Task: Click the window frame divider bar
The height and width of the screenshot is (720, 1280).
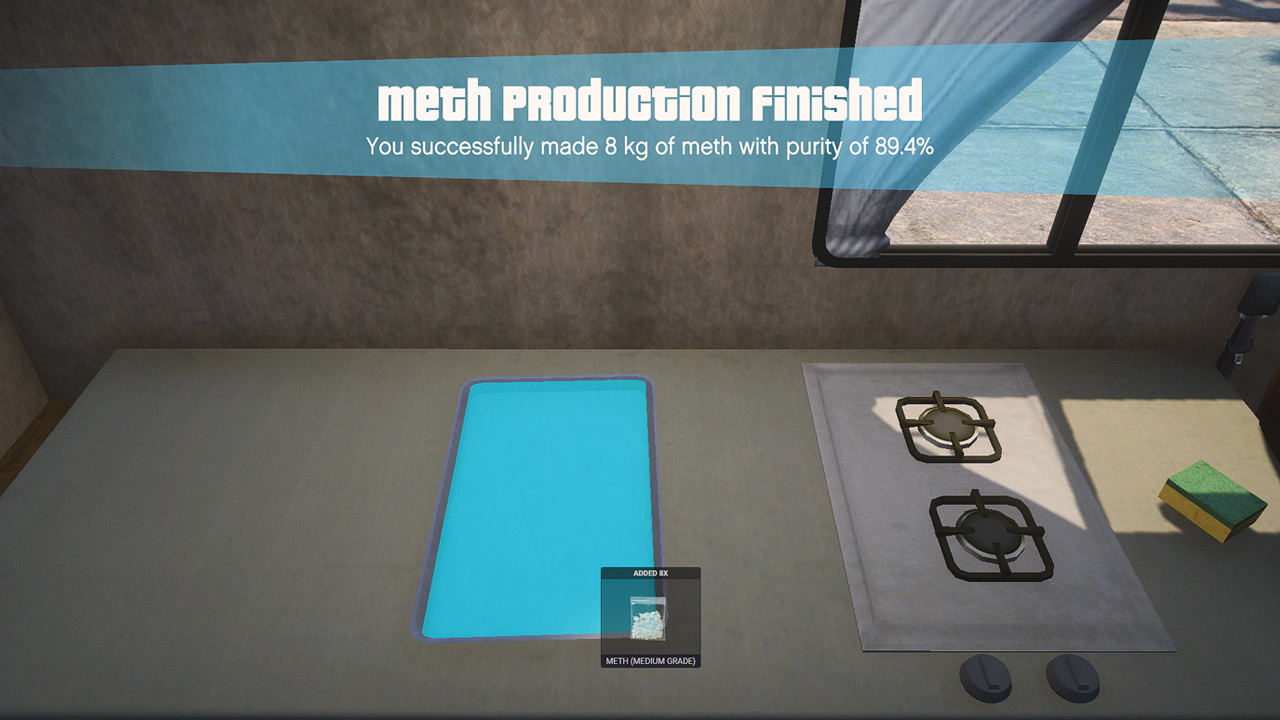Action: click(x=1062, y=130)
